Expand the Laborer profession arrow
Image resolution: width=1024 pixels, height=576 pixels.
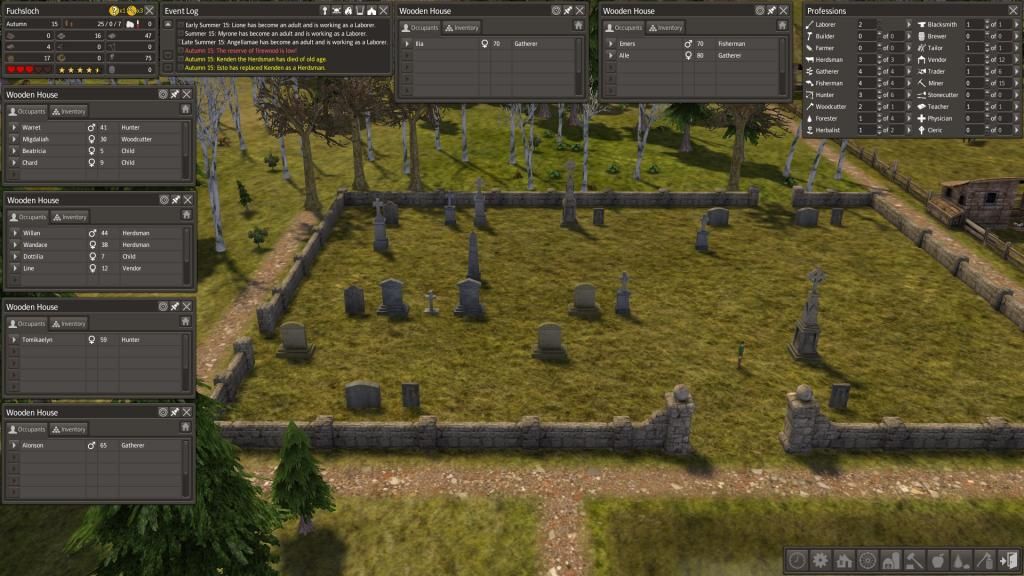pos(909,24)
